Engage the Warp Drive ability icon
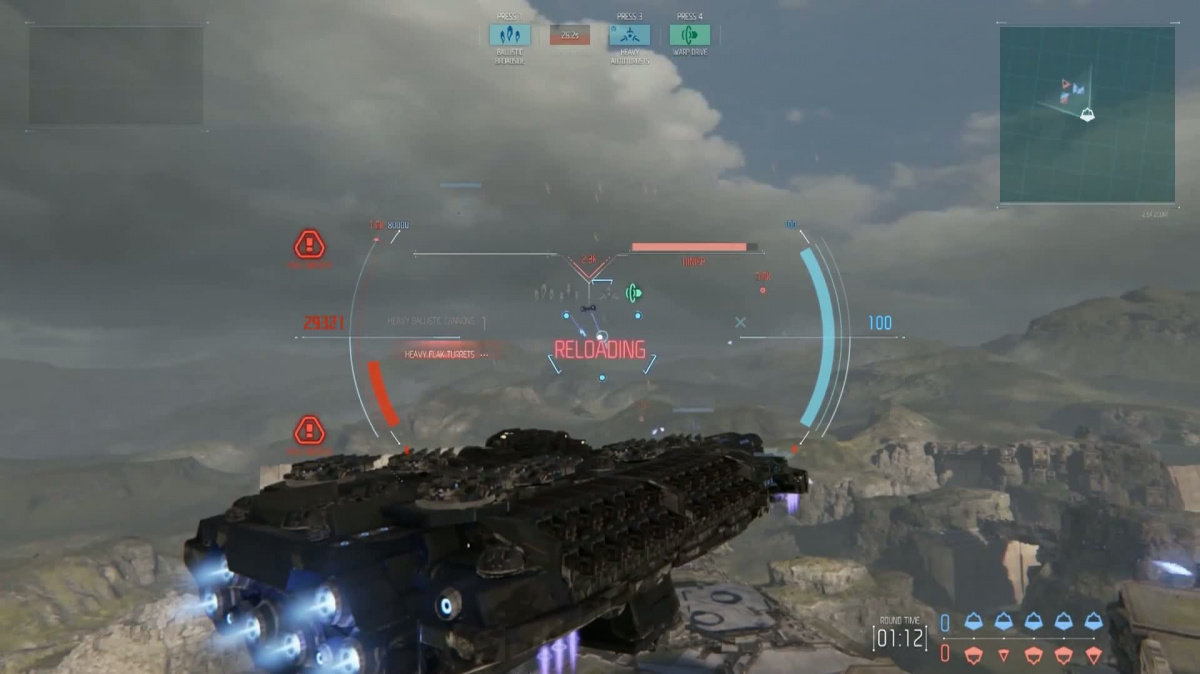 689,35
